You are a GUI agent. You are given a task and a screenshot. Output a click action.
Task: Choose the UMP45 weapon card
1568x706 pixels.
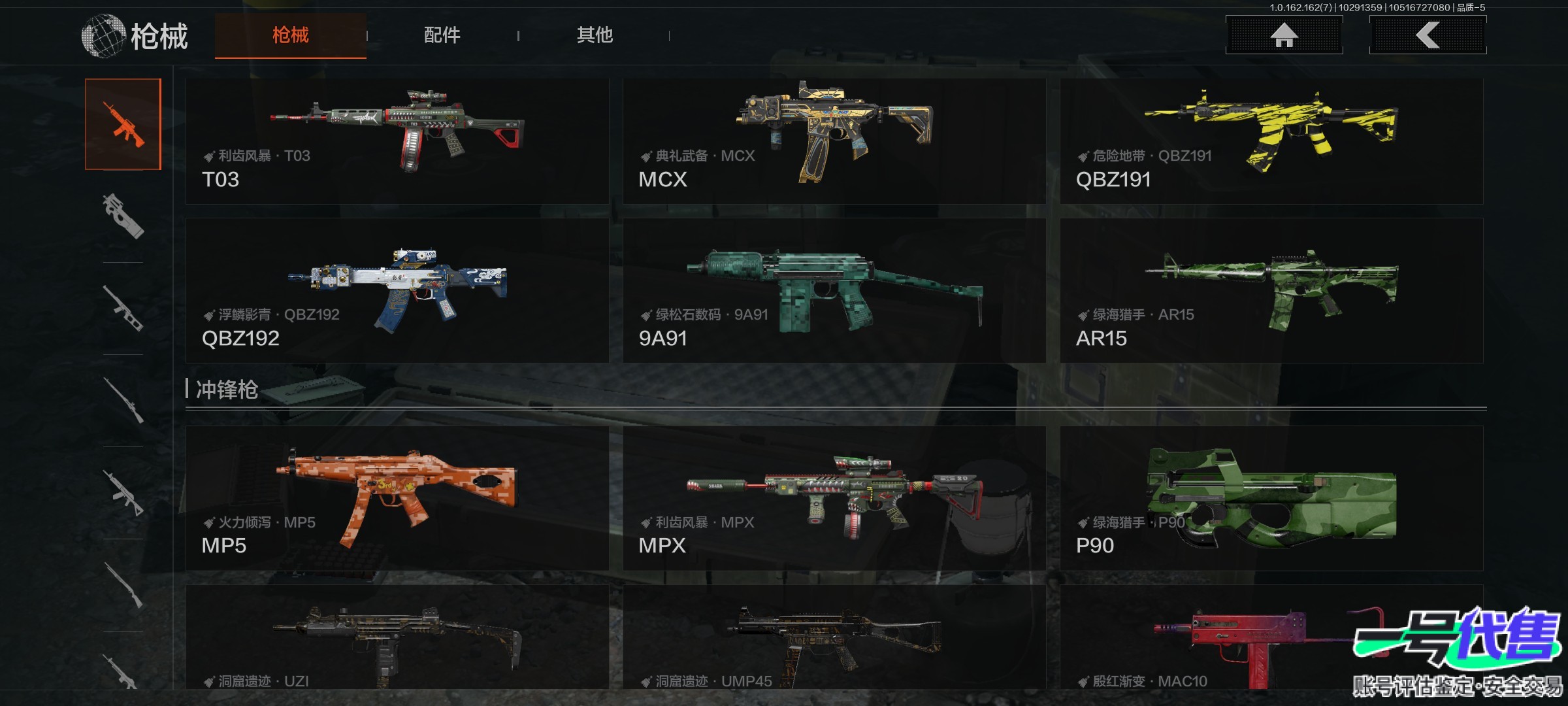pos(834,637)
